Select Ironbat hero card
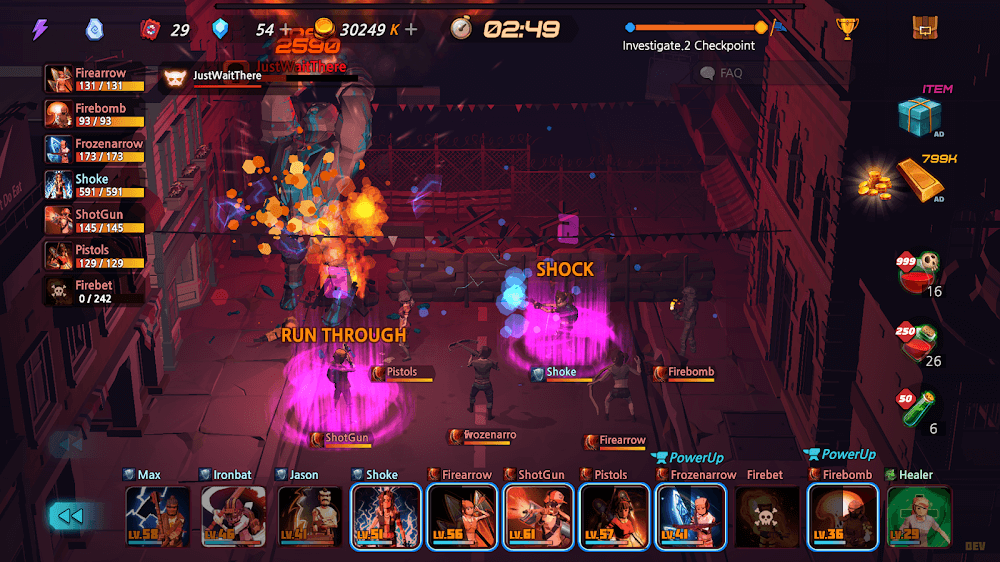Screen dimensions: 1000x562 coord(234,516)
